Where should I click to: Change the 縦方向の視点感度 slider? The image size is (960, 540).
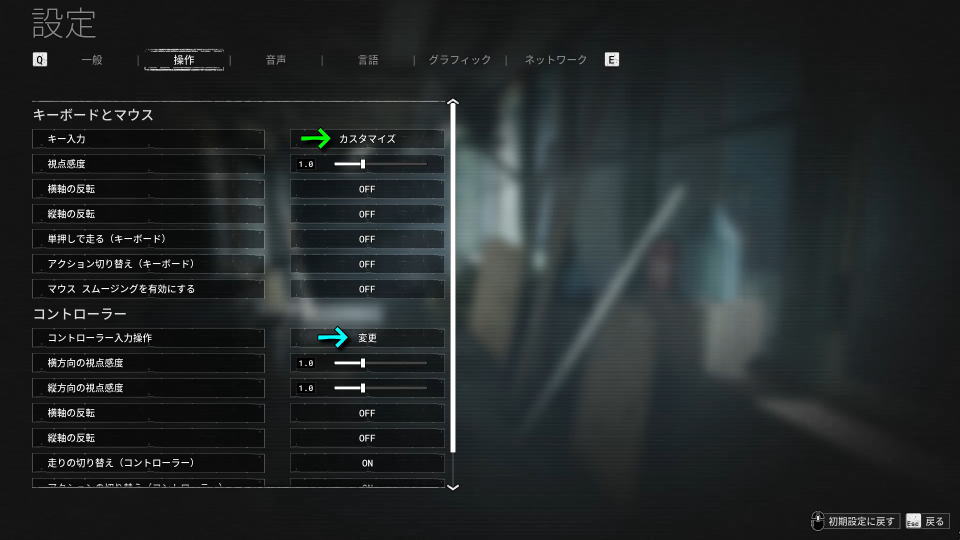pyautogui.click(x=363, y=388)
